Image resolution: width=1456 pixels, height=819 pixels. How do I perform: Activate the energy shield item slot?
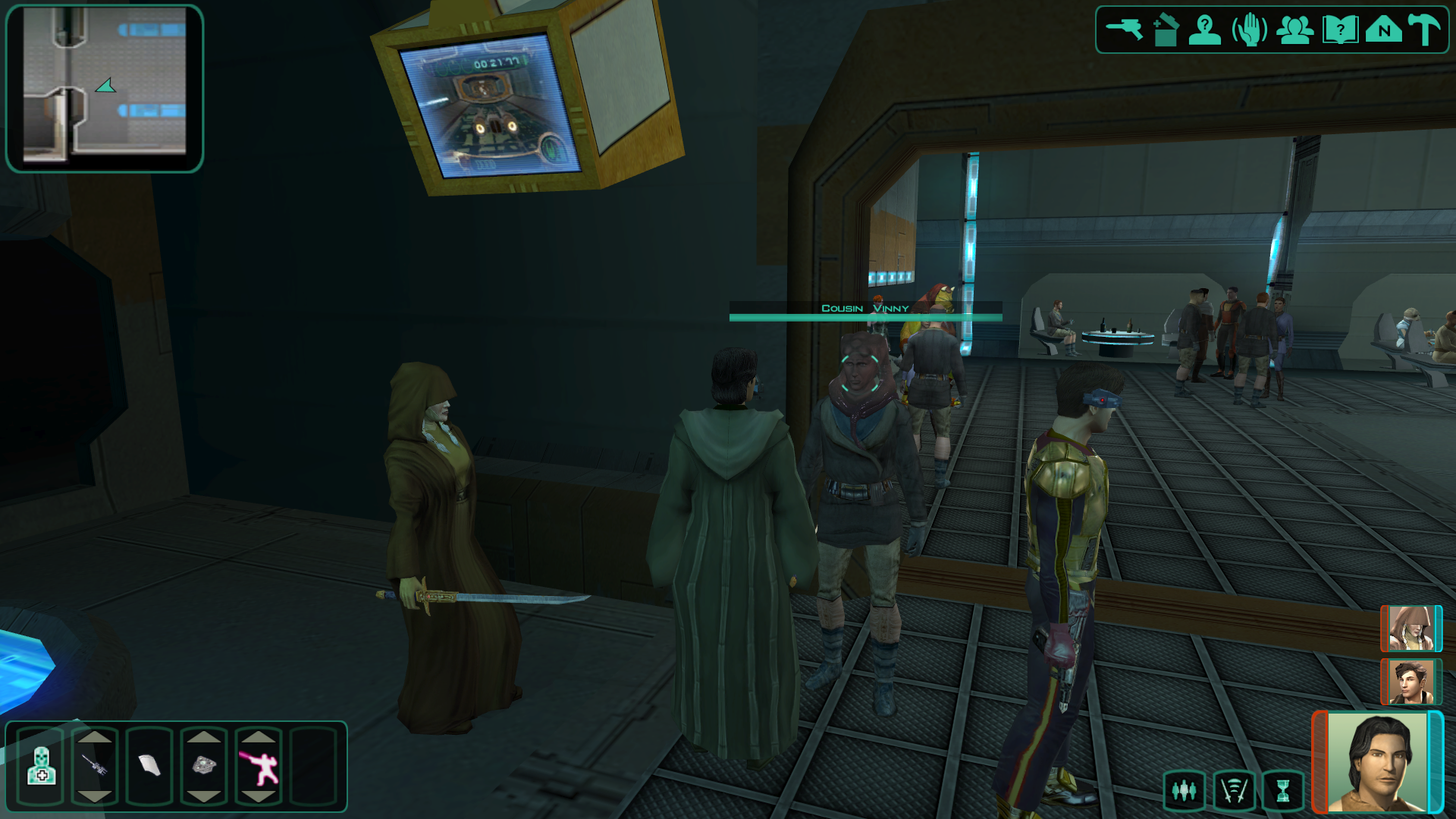click(149, 766)
